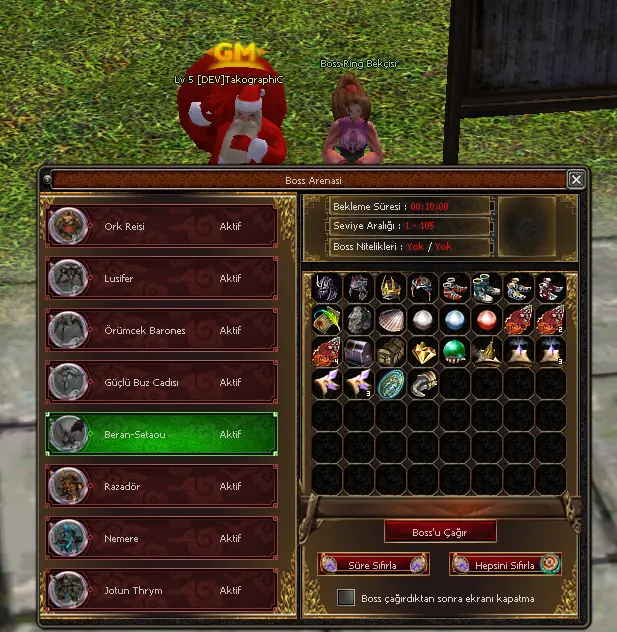Image resolution: width=617 pixels, height=632 pixels.
Task: Click the feathered scroll reward item
Action: pyautogui.click(x=328, y=320)
